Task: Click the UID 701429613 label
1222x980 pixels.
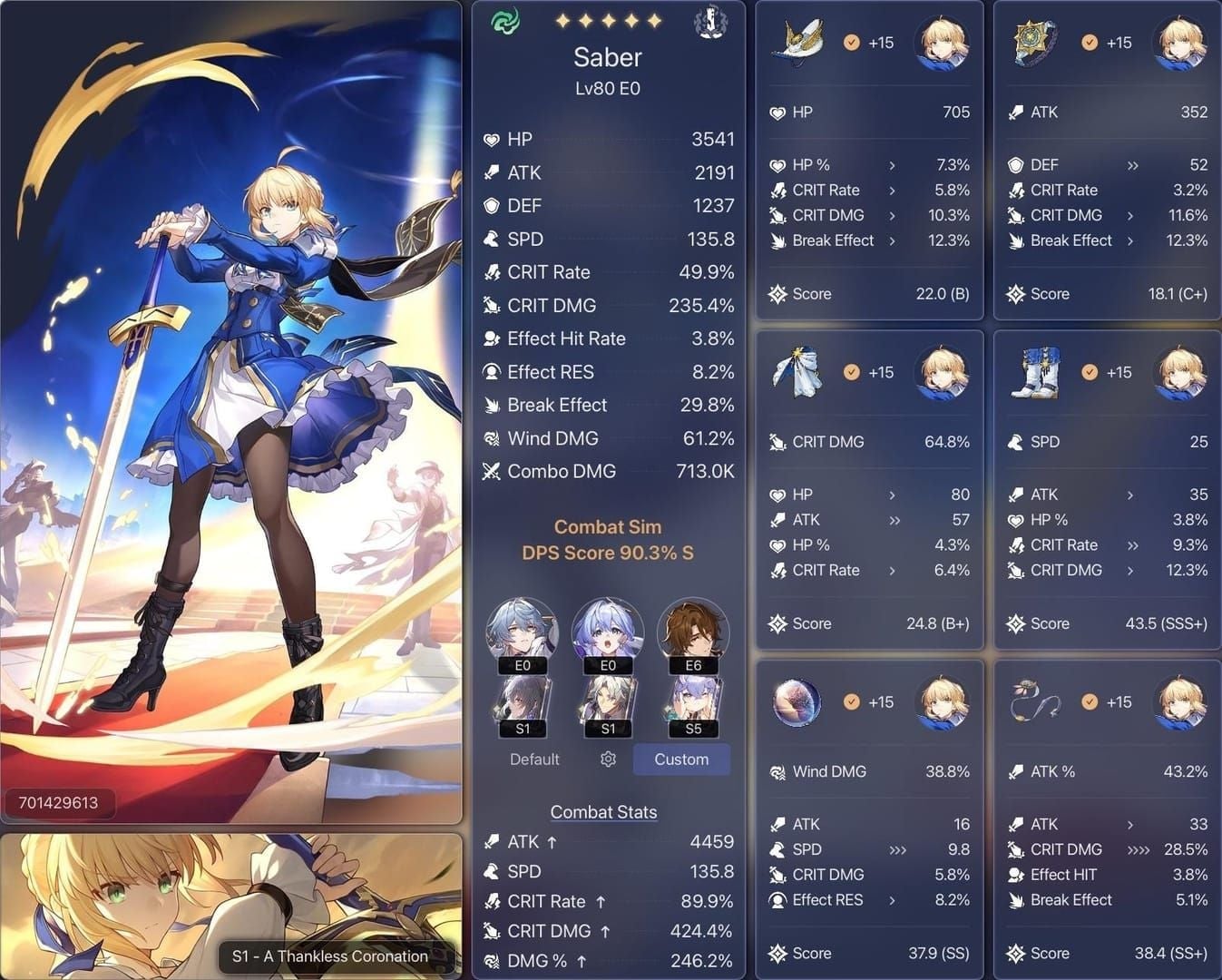Action: (60, 802)
